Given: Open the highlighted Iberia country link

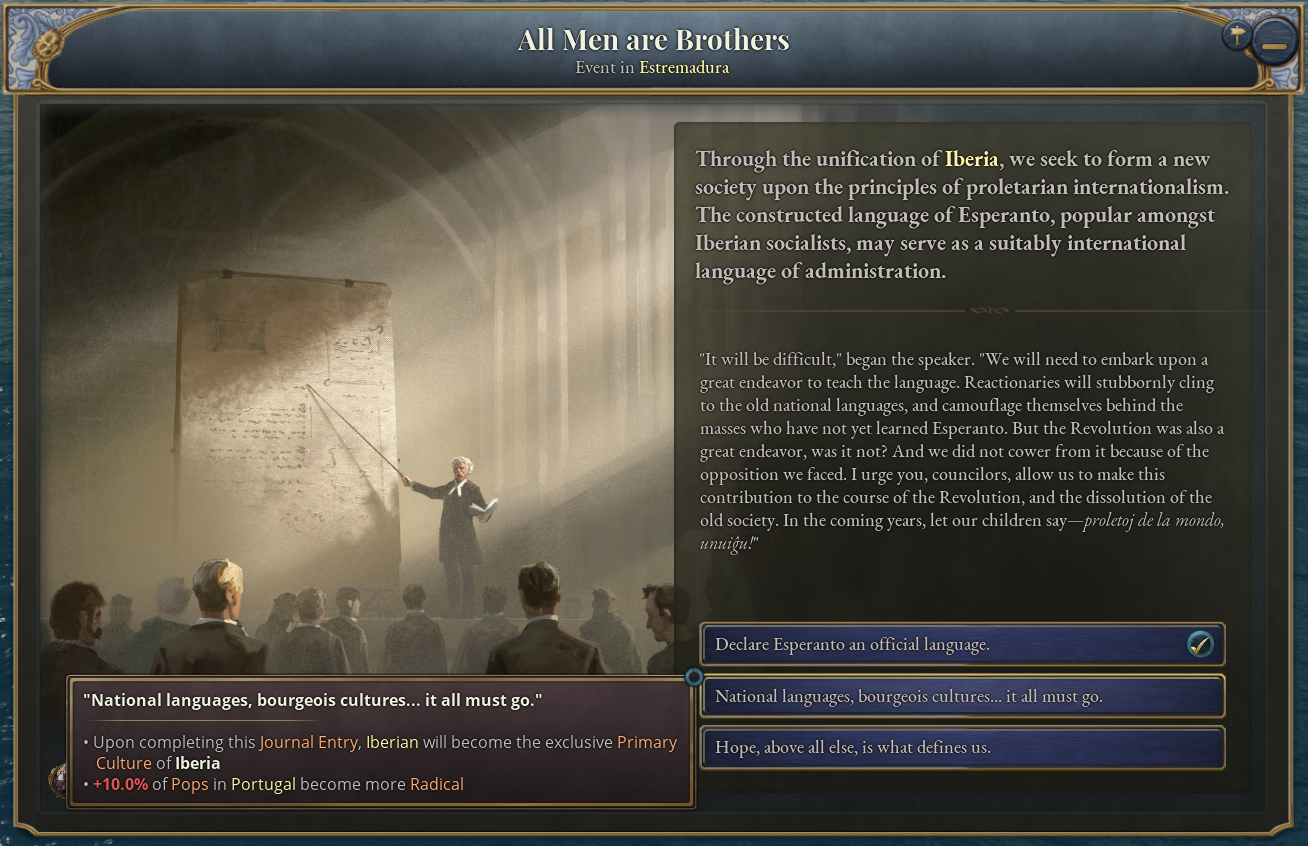Looking at the screenshot, I should point(971,159).
